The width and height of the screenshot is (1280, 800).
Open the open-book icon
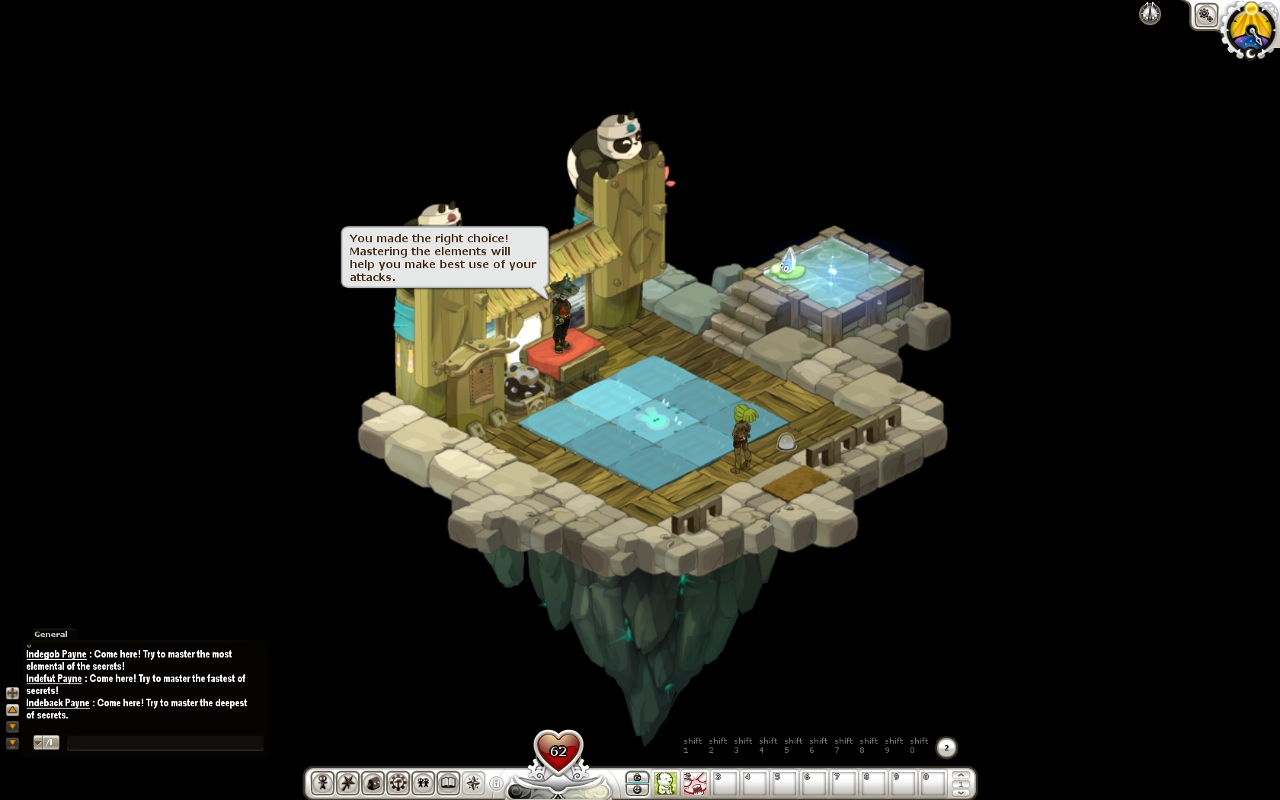(448, 783)
